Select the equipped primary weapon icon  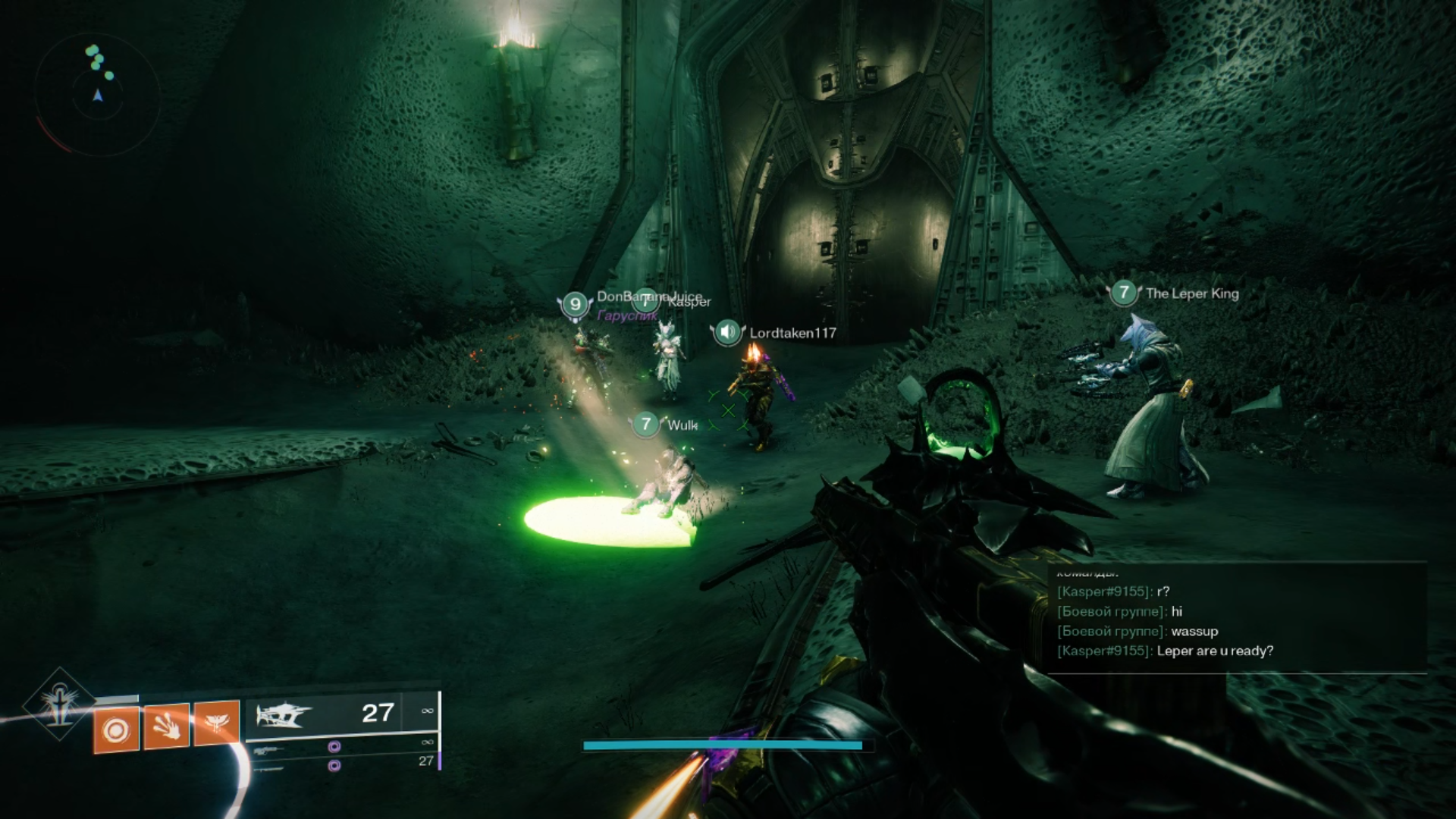coord(284,714)
